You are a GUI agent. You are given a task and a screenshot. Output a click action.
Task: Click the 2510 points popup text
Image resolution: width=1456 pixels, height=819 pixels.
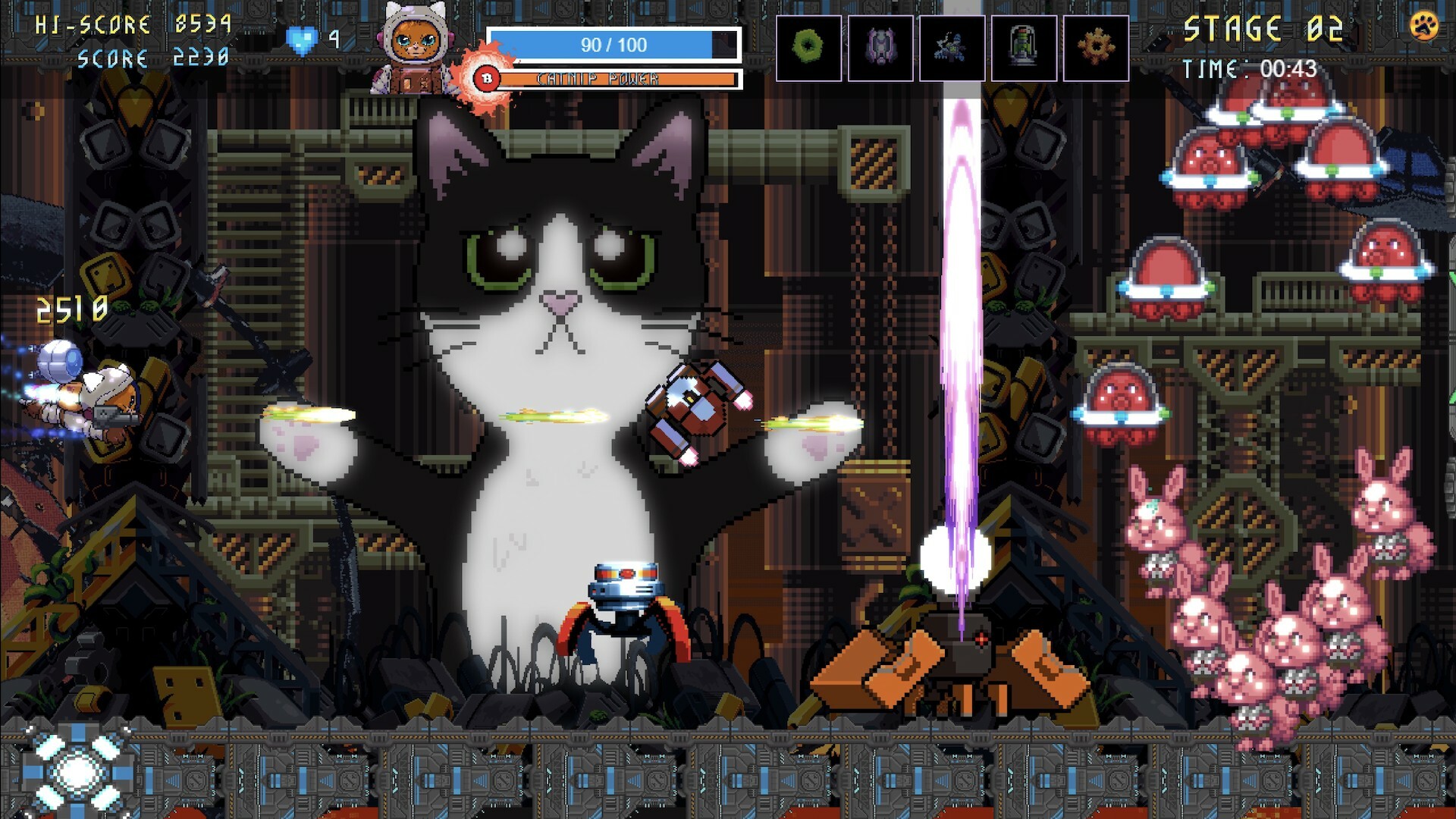[71, 308]
